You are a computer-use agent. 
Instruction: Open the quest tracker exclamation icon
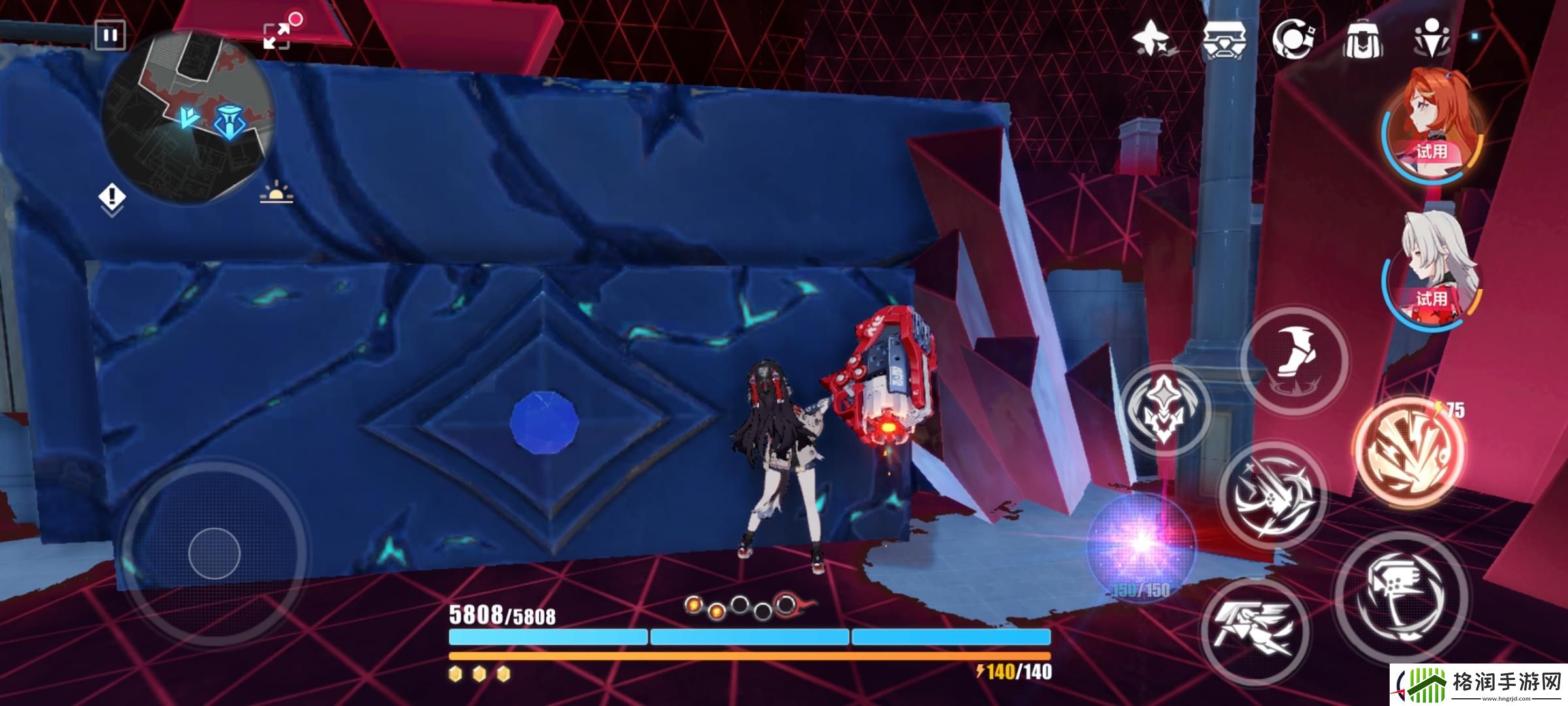click(112, 198)
